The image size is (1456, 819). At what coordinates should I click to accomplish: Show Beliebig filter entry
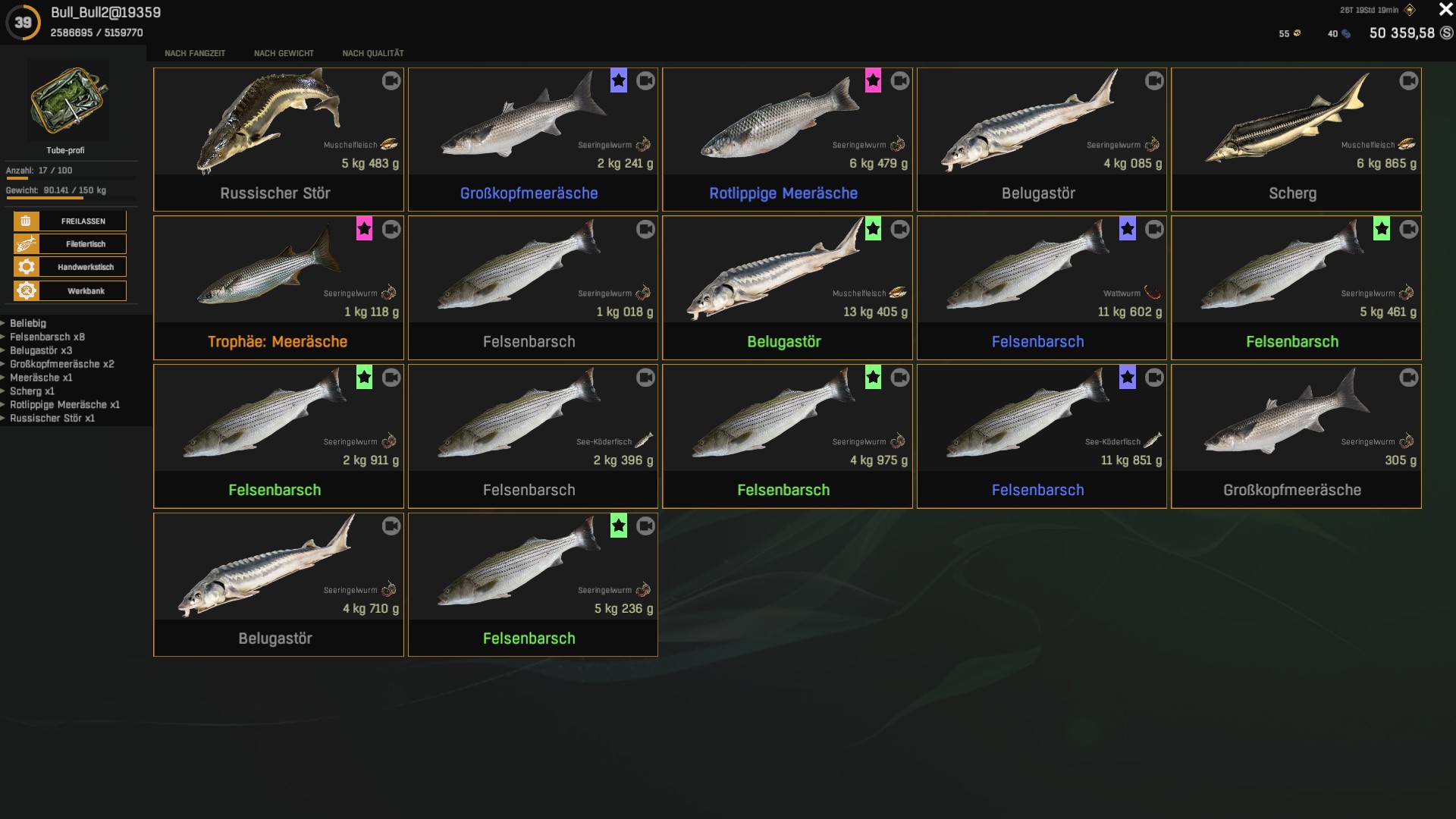coord(28,323)
